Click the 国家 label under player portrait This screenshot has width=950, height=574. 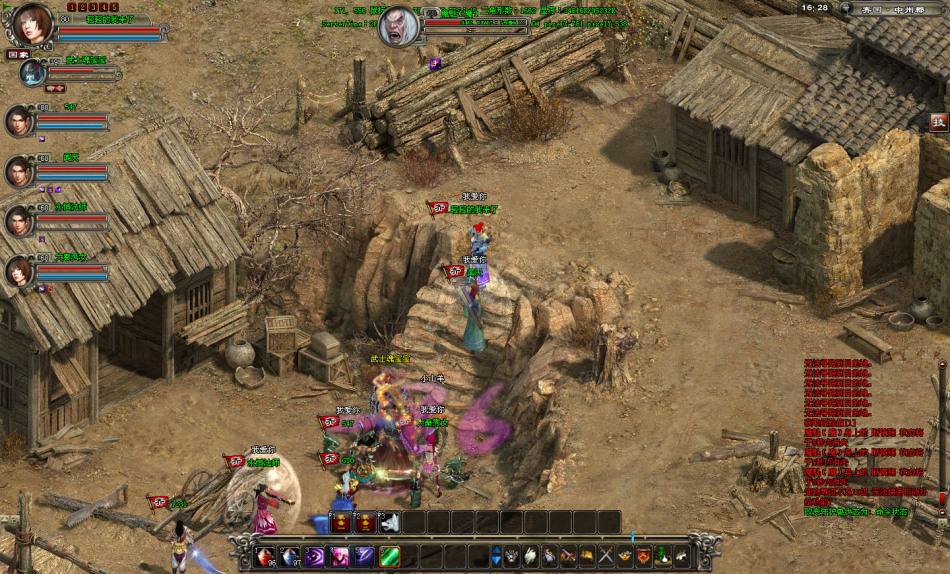(x=18, y=54)
